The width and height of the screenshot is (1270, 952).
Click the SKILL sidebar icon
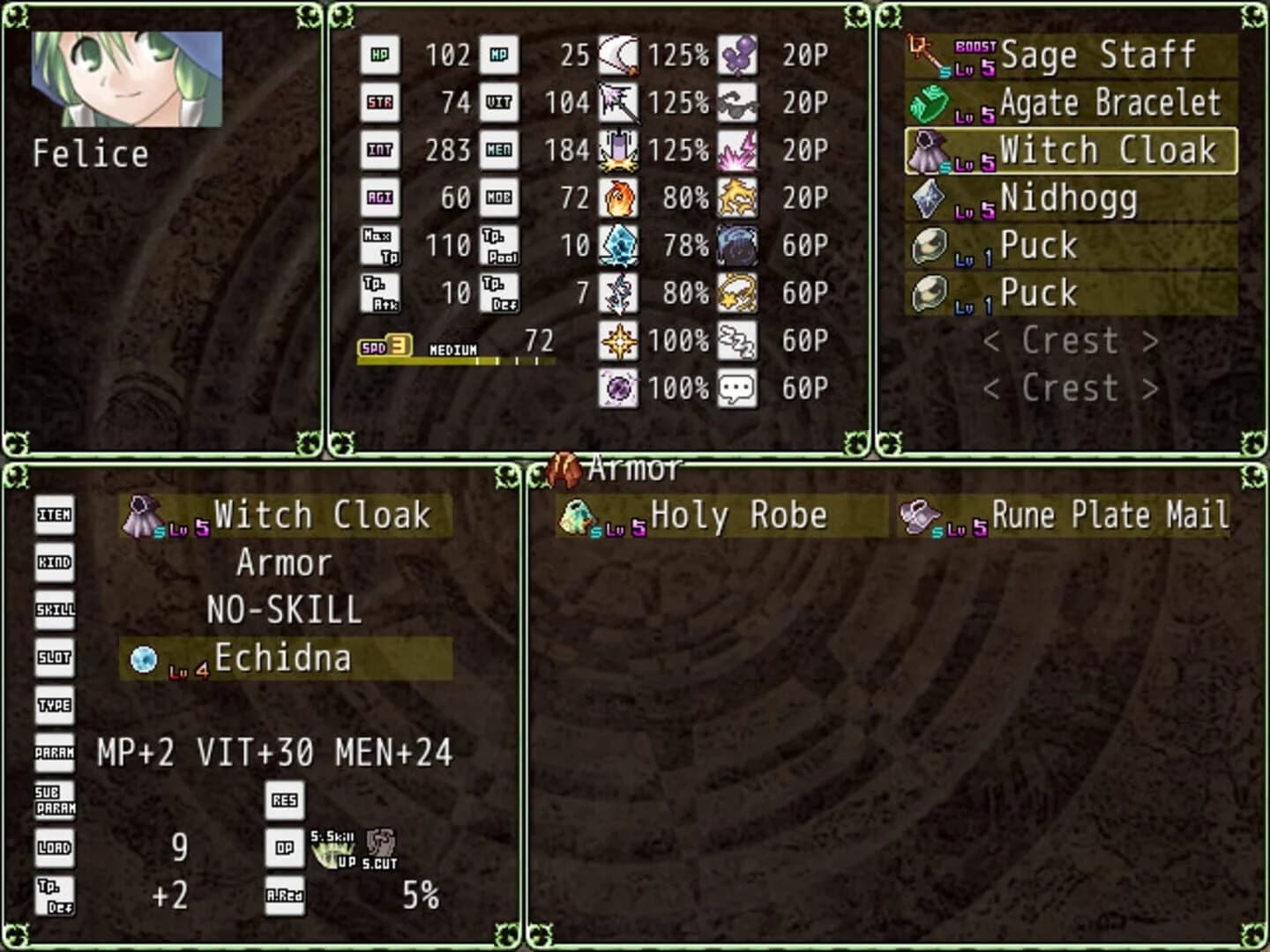[54, 610]
